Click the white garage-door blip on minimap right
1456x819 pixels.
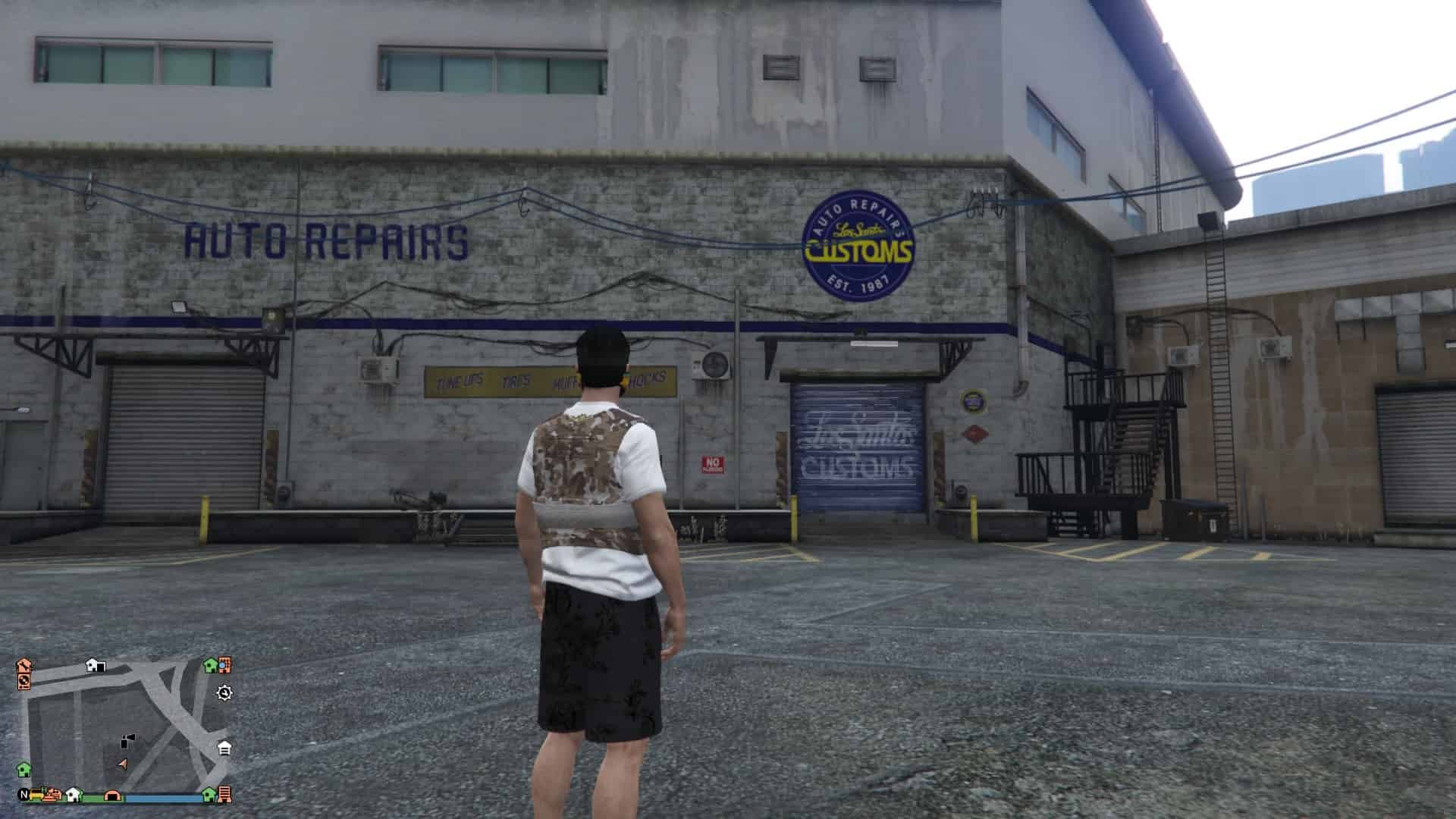point(223,747)
